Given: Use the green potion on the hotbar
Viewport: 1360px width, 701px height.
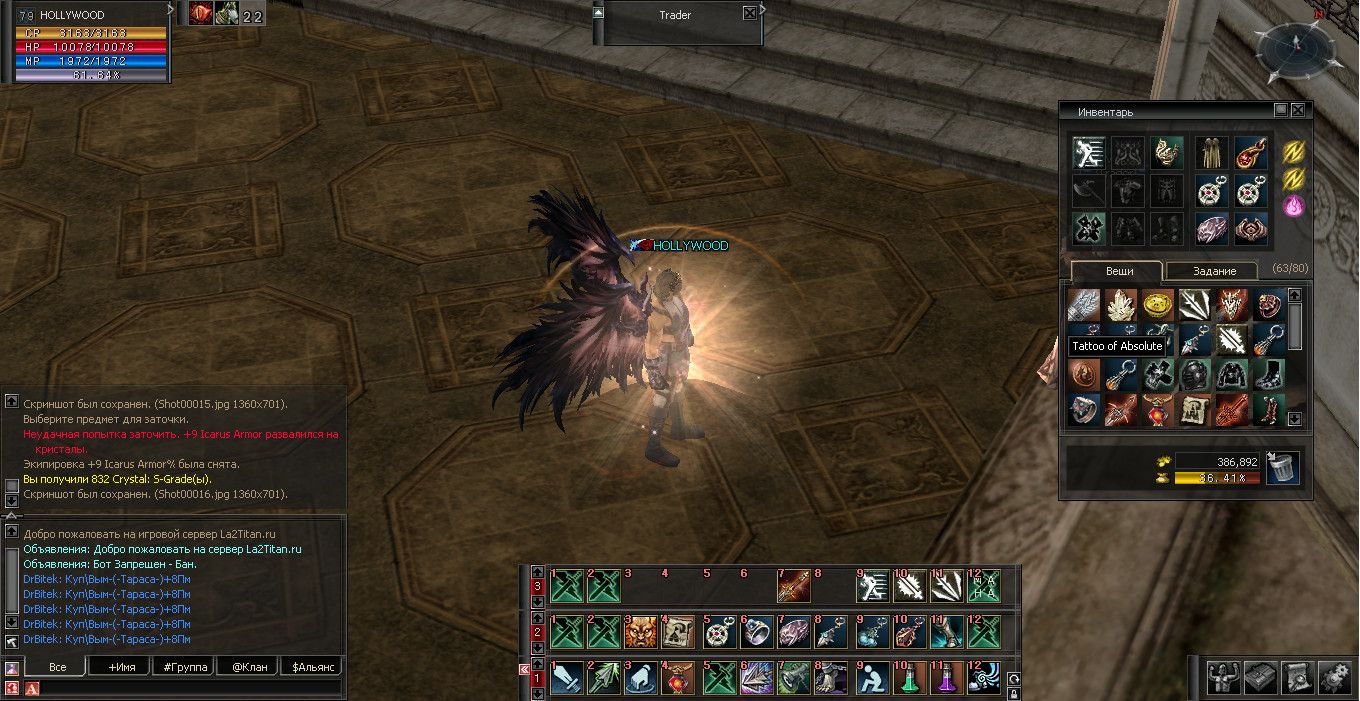Looking at the screenshot, I should click(909, 679).
